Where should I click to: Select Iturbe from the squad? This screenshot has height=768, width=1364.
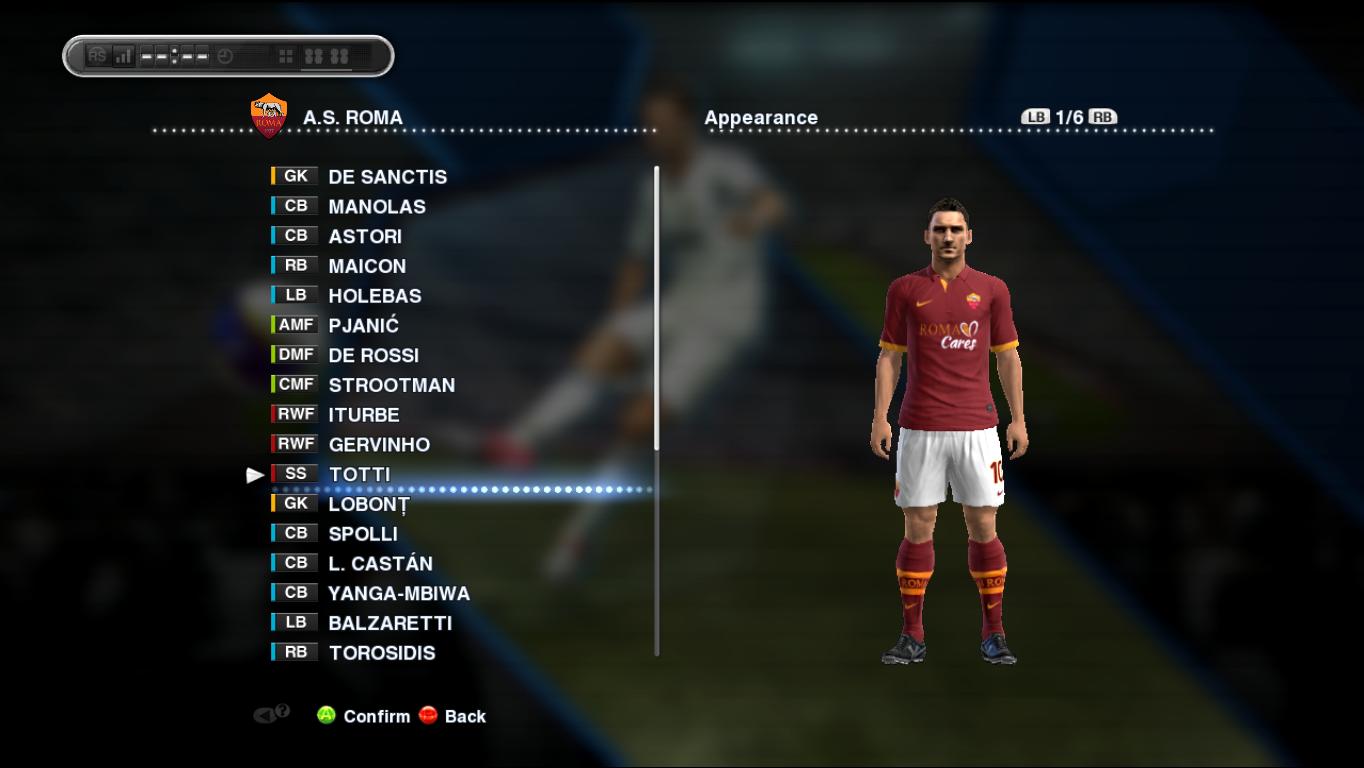pos(363,415)
